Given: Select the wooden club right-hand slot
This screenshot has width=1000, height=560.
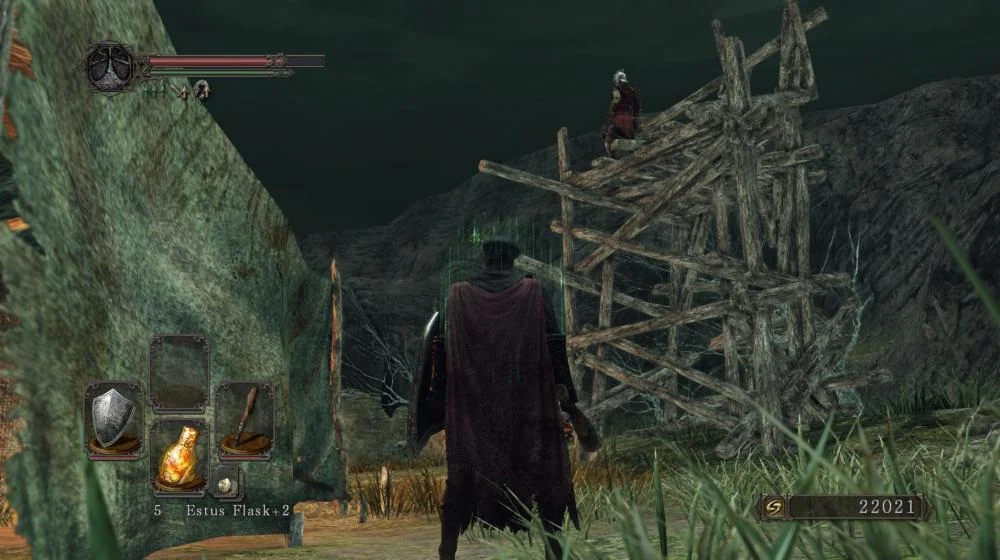Looking at the screenshot, I should click(x=245, y=419).
